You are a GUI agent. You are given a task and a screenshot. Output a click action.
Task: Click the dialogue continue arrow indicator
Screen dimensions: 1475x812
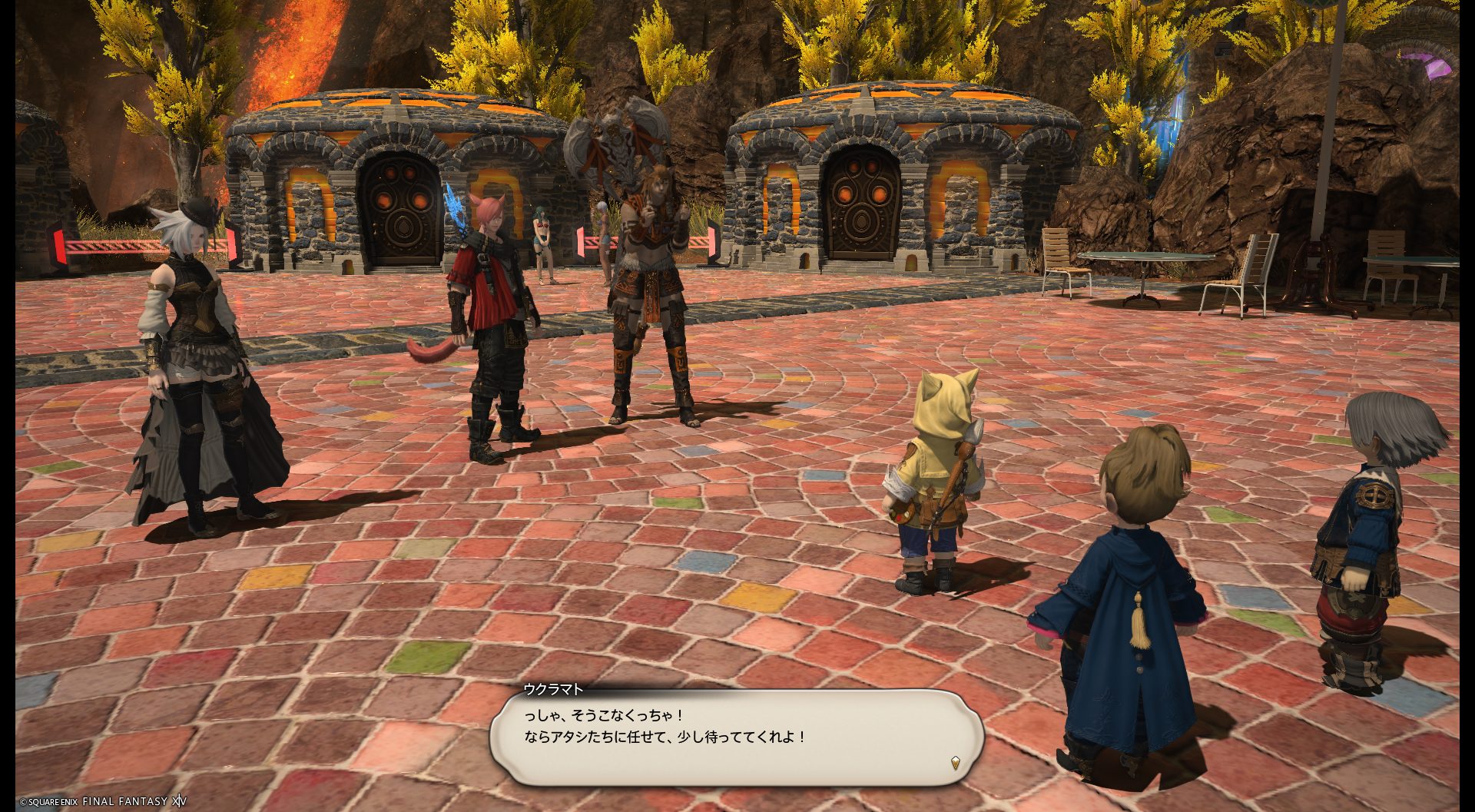pyautogui.click(x=955, y=763)
